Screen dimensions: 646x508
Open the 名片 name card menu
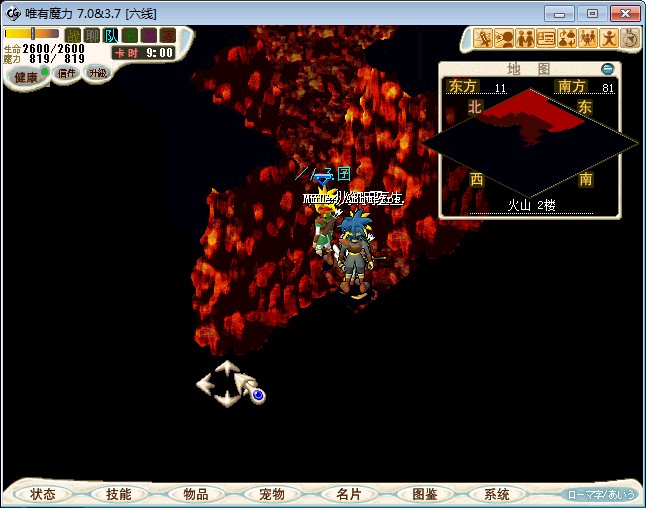pos(348,494)
